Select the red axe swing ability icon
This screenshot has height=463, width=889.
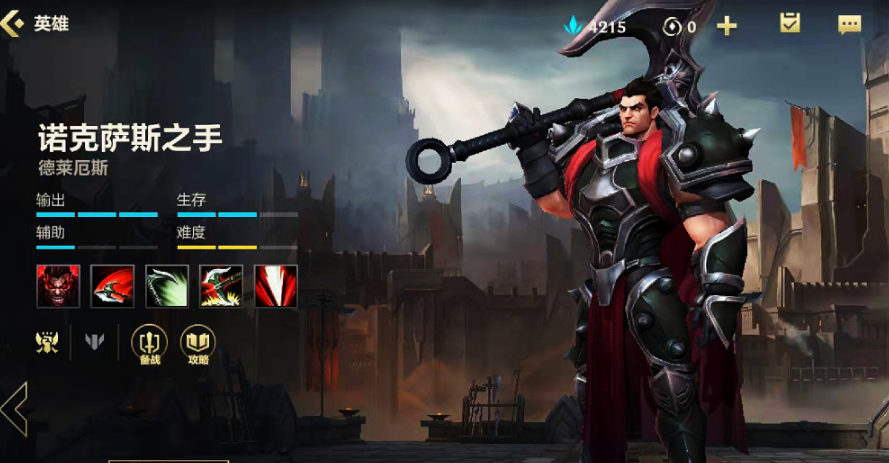click(x=112, y=286)
